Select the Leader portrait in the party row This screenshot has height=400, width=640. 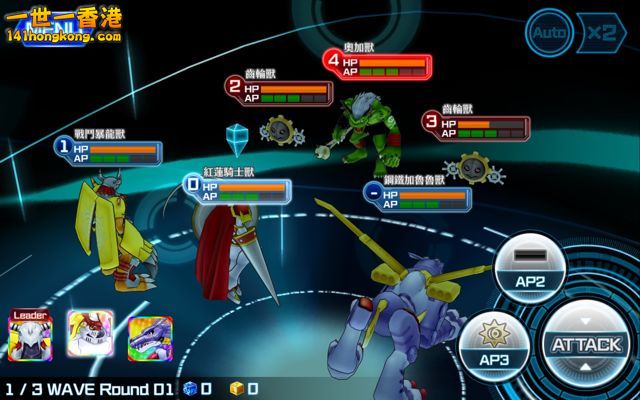(x=30, y=336)
